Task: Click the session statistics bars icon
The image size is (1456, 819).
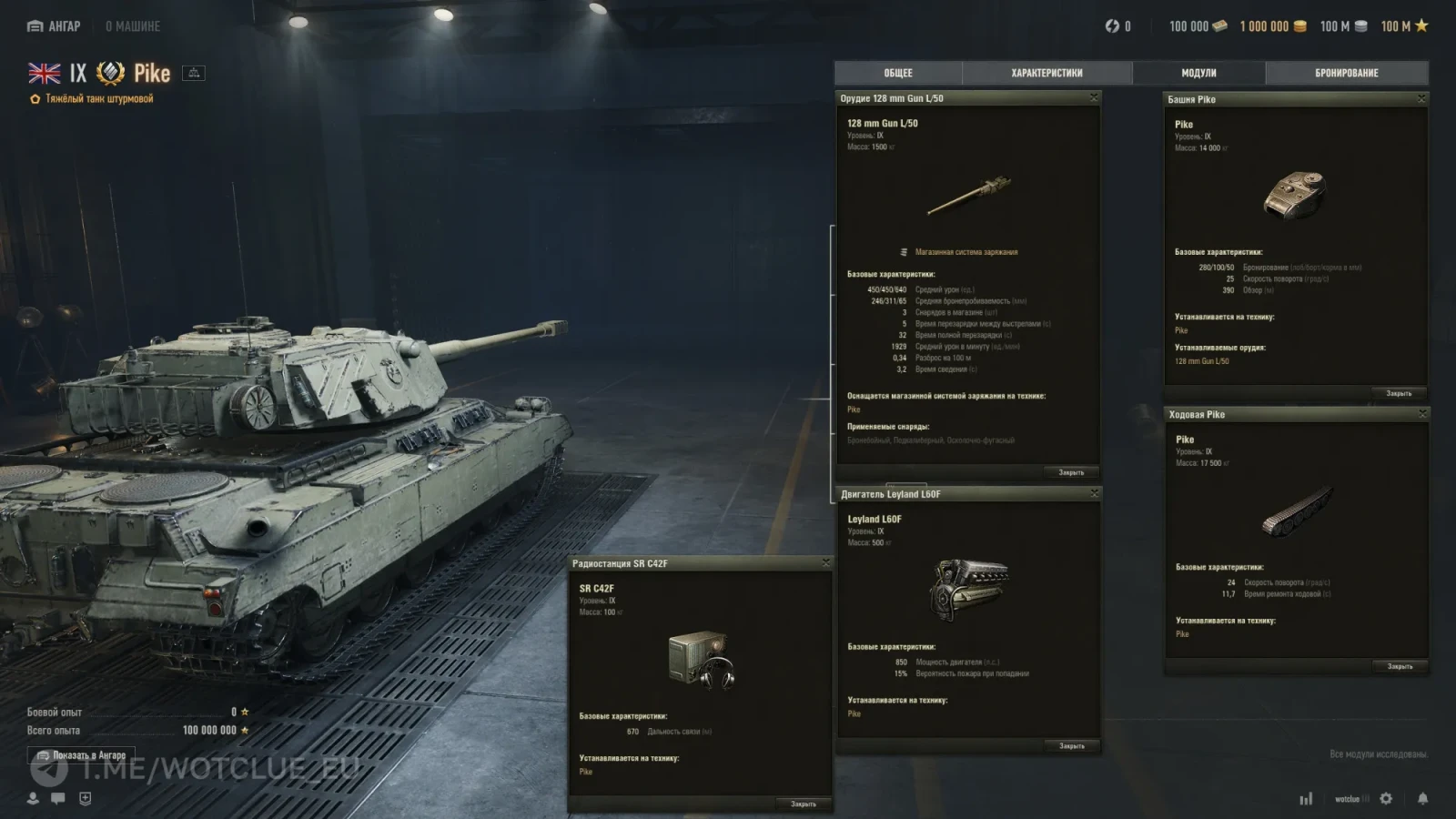Action: [1308, 798]
